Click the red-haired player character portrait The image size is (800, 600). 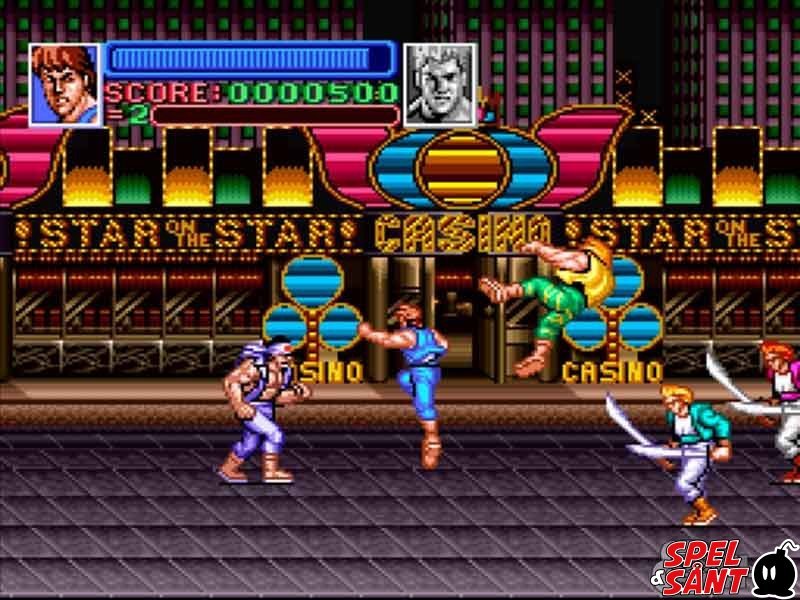[x=65, y=84]
